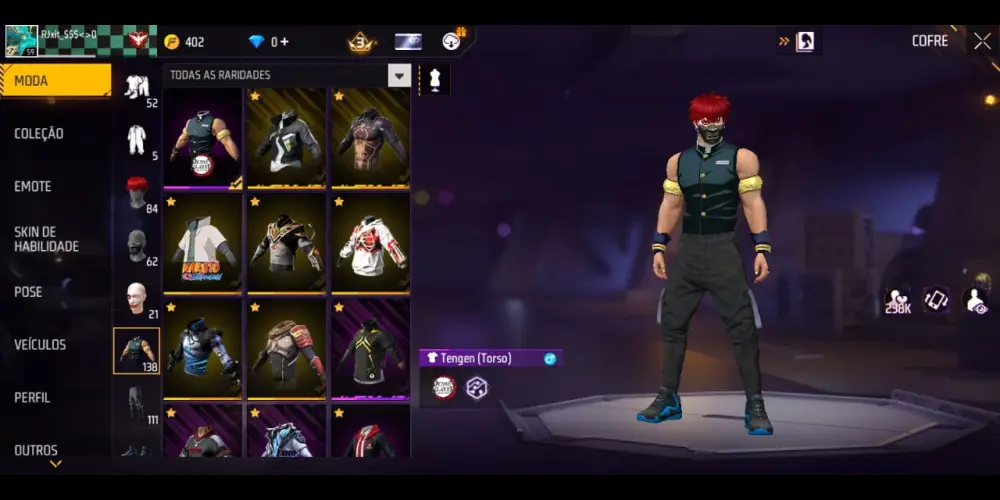The image size is (1000, 500).
Task: Select the mask category showing 62 items
Action: click(137, 245)
